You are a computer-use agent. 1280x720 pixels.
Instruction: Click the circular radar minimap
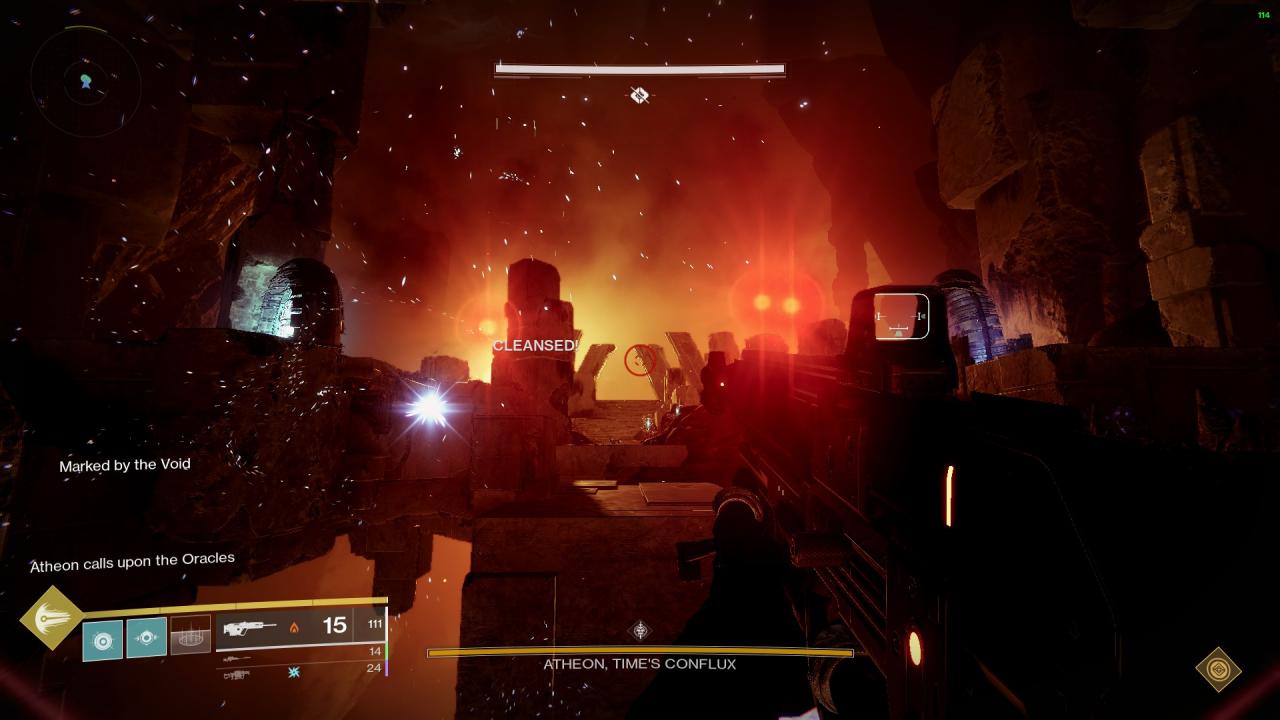(84, 79)
